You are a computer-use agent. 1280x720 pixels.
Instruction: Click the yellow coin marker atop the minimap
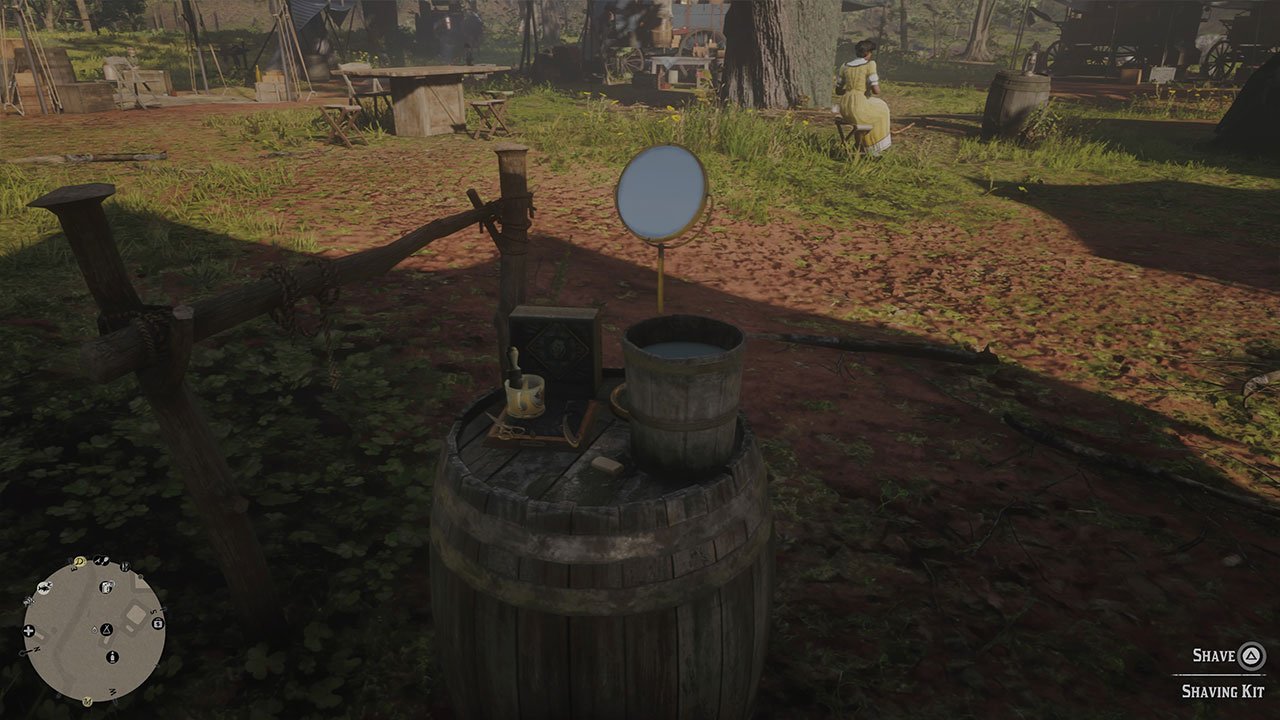point(78,561)
